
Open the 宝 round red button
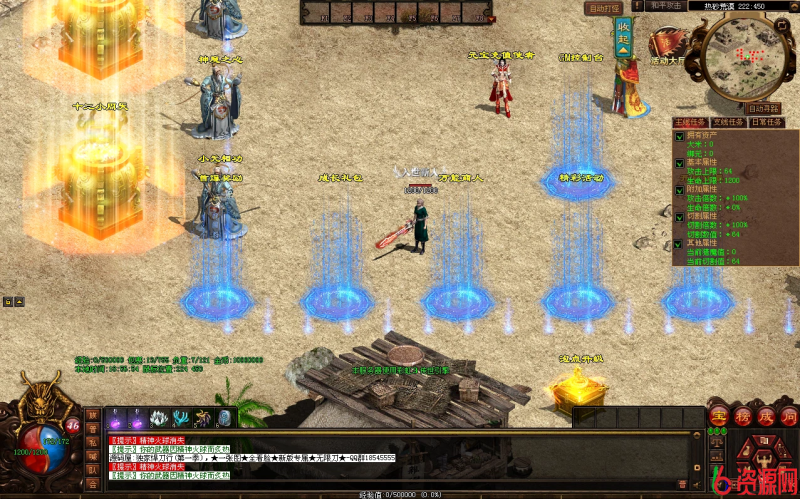point(716,415)
